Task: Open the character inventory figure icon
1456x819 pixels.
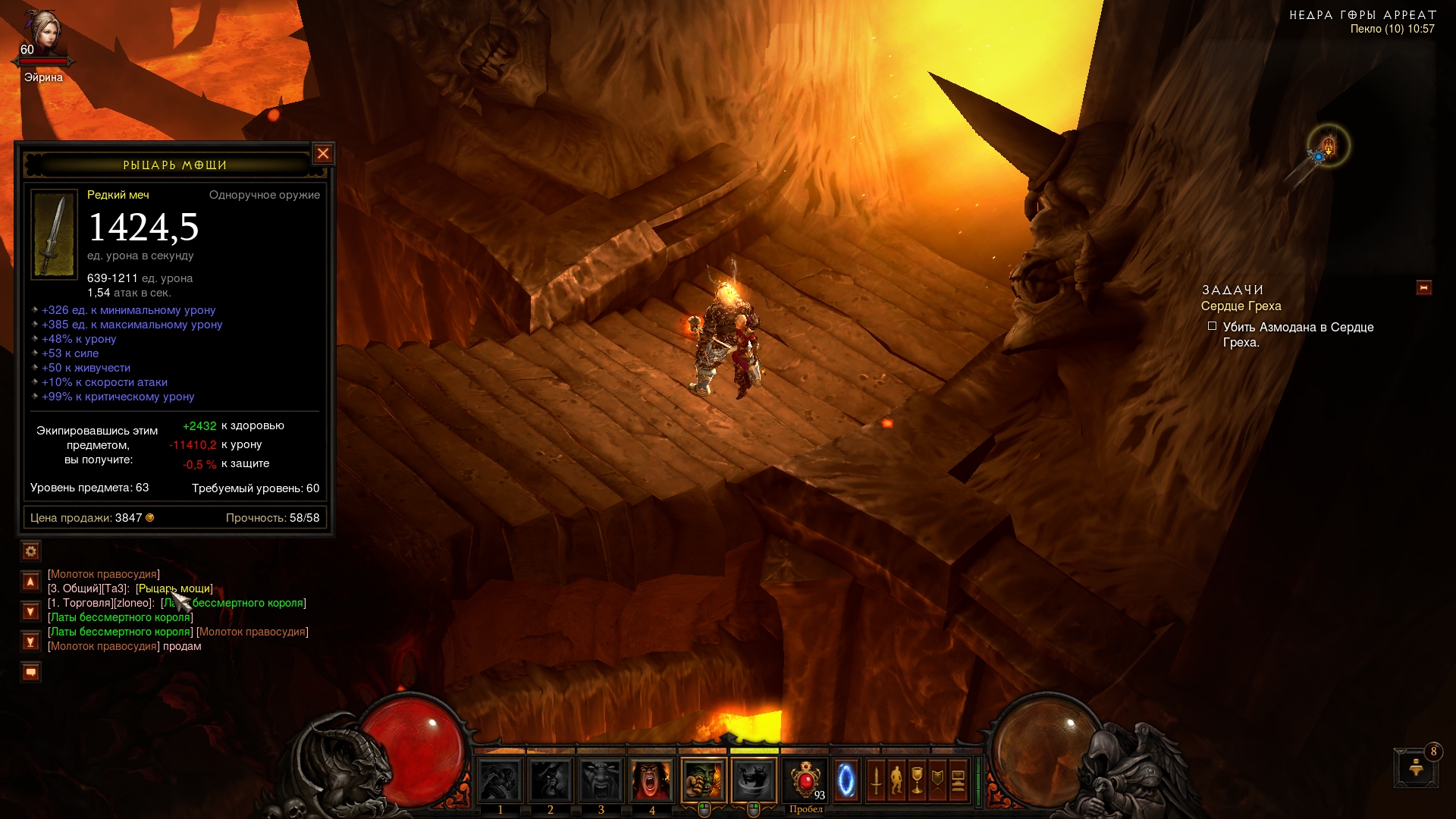Action: [x=897, y=780]
